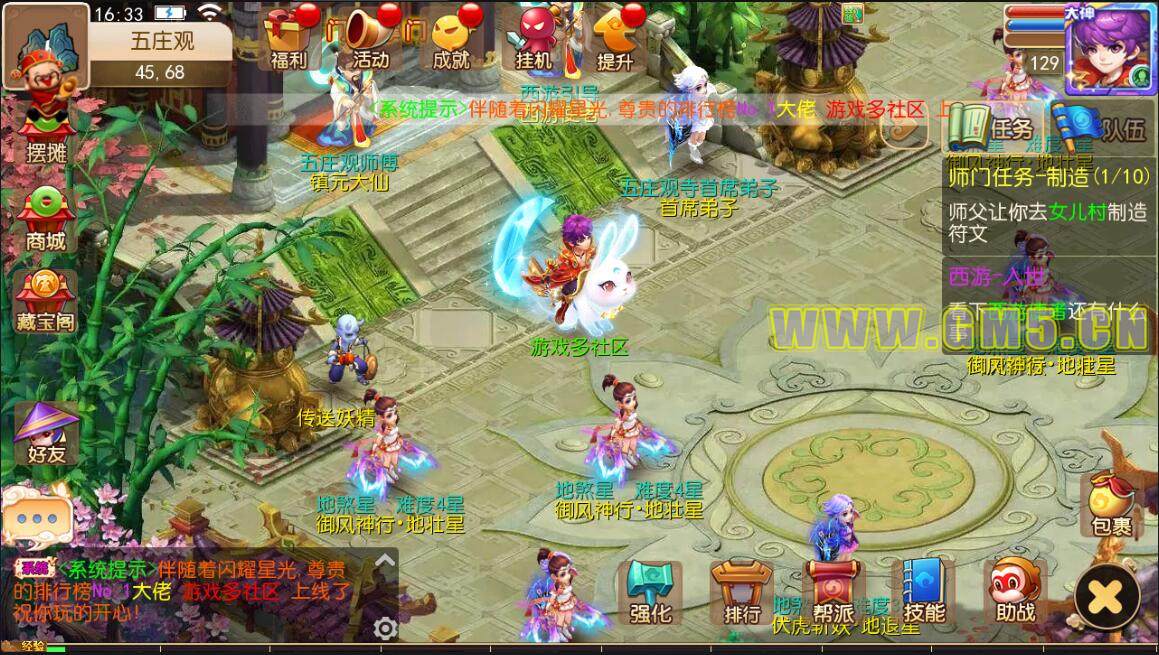The image size is (1159, 655).
Task: Open the 摆摊 stall market
Action: [x=45, y=131]
